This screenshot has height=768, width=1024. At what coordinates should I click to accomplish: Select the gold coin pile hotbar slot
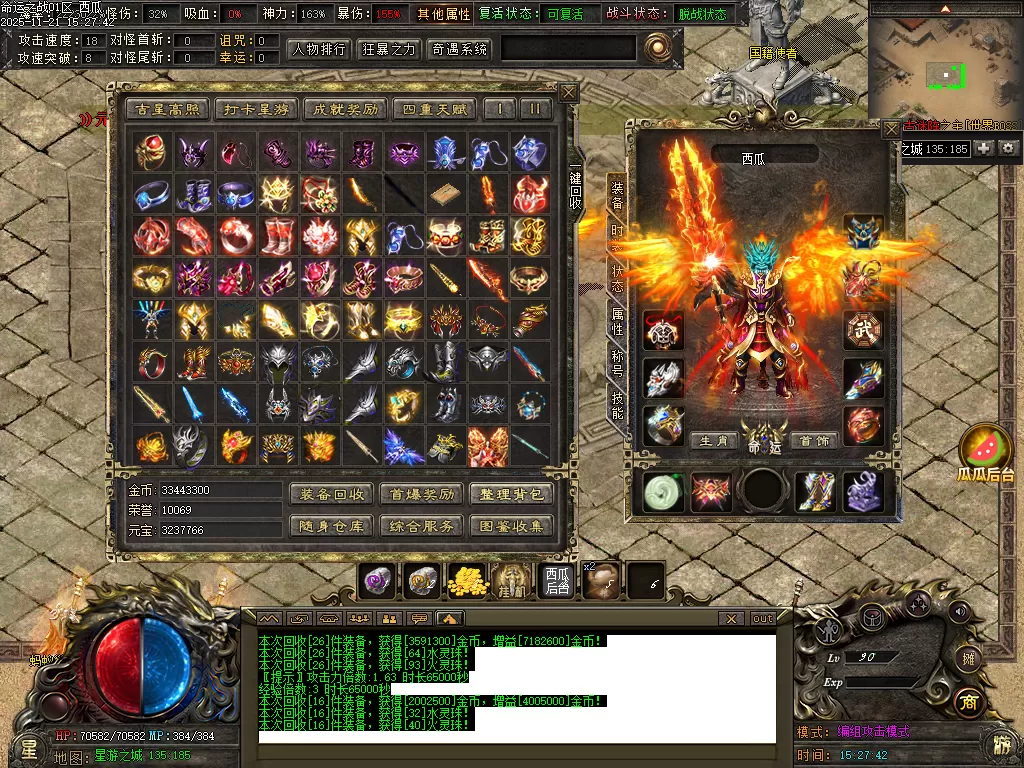click(x=467, y=580)
